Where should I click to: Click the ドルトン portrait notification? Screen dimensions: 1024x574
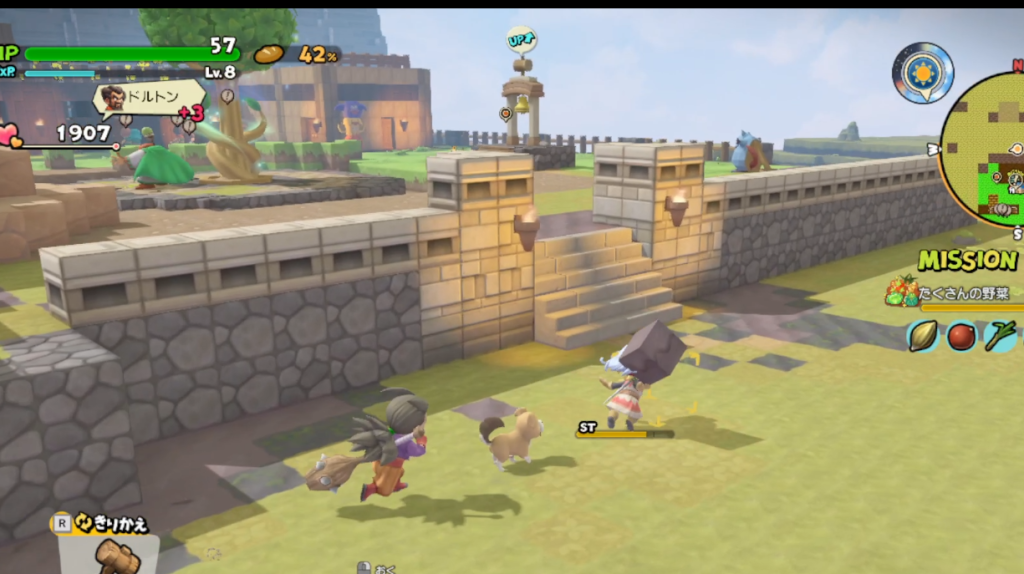[113, 99]
